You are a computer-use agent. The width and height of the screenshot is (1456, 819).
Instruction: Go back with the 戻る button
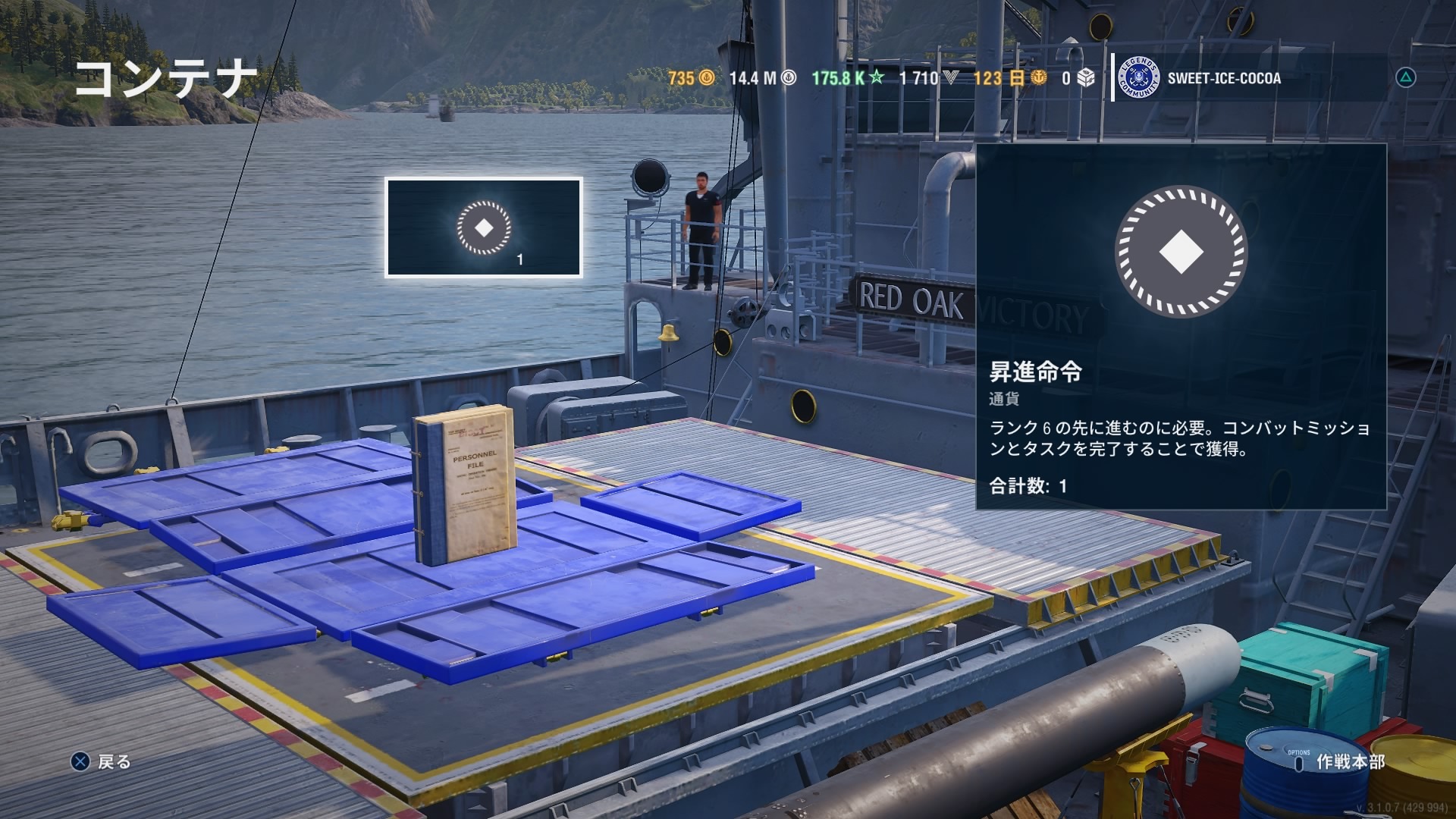pyautogui.click(x=102, y=761)
